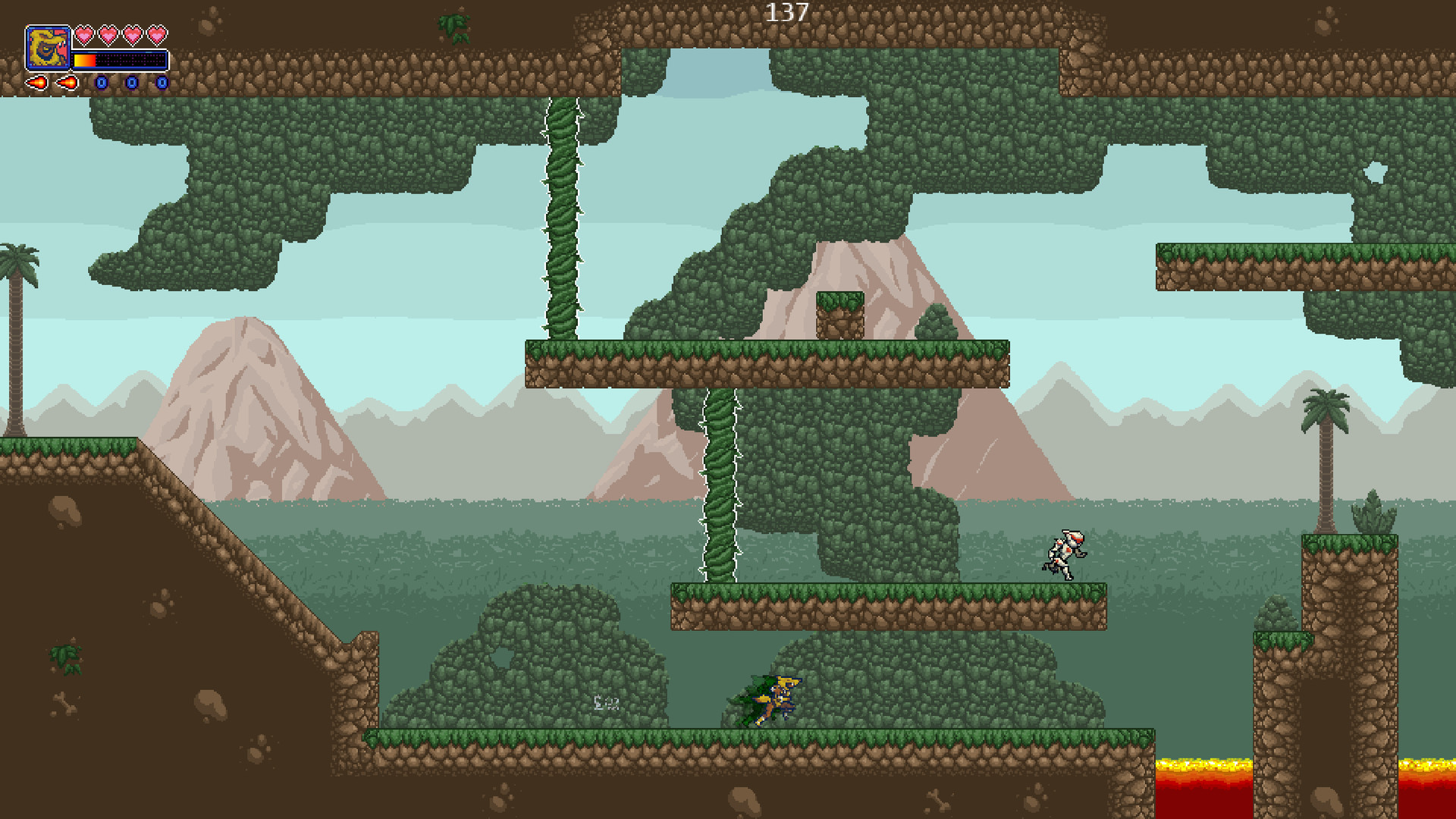Click the rightmost blue zero counter gem

pos(162,83)
